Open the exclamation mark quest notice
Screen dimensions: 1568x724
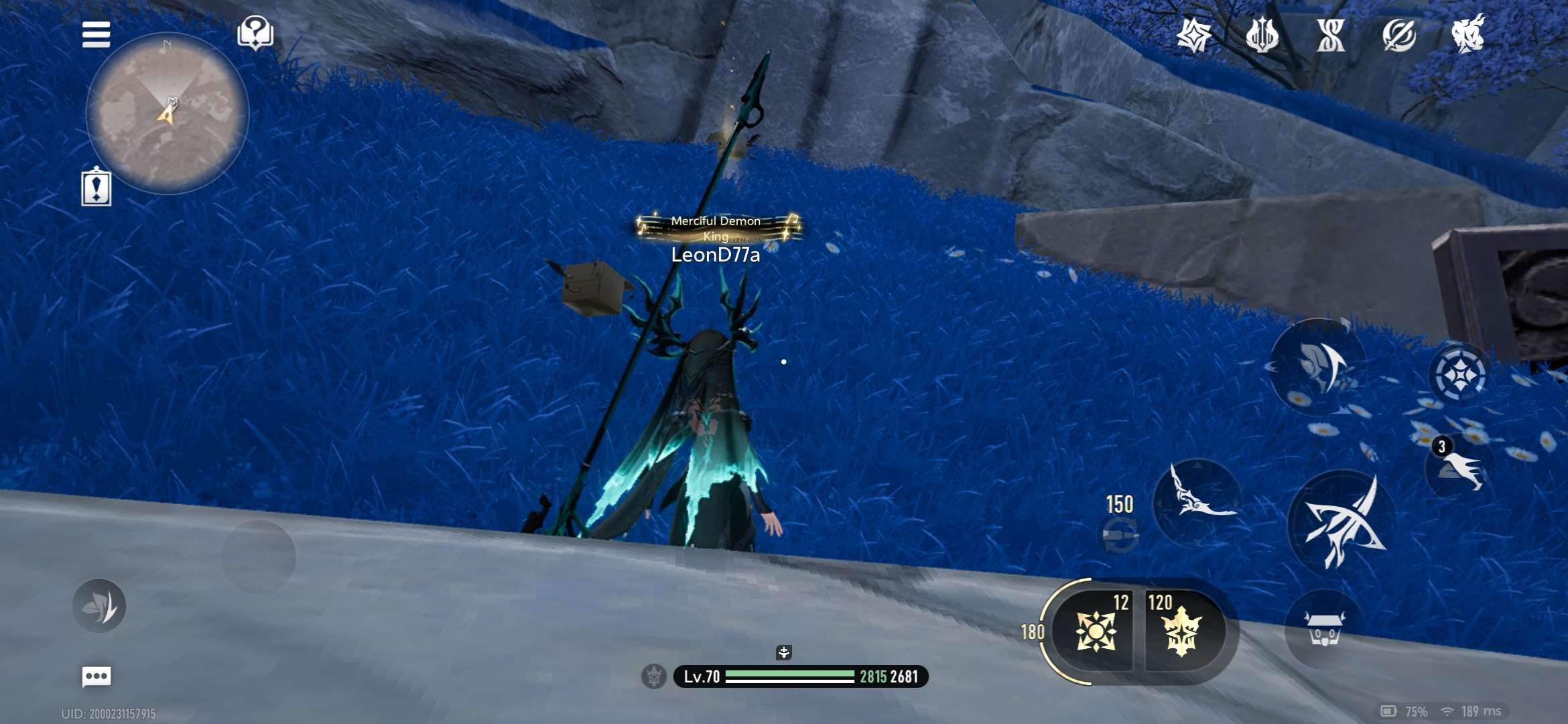click(96, 187)
